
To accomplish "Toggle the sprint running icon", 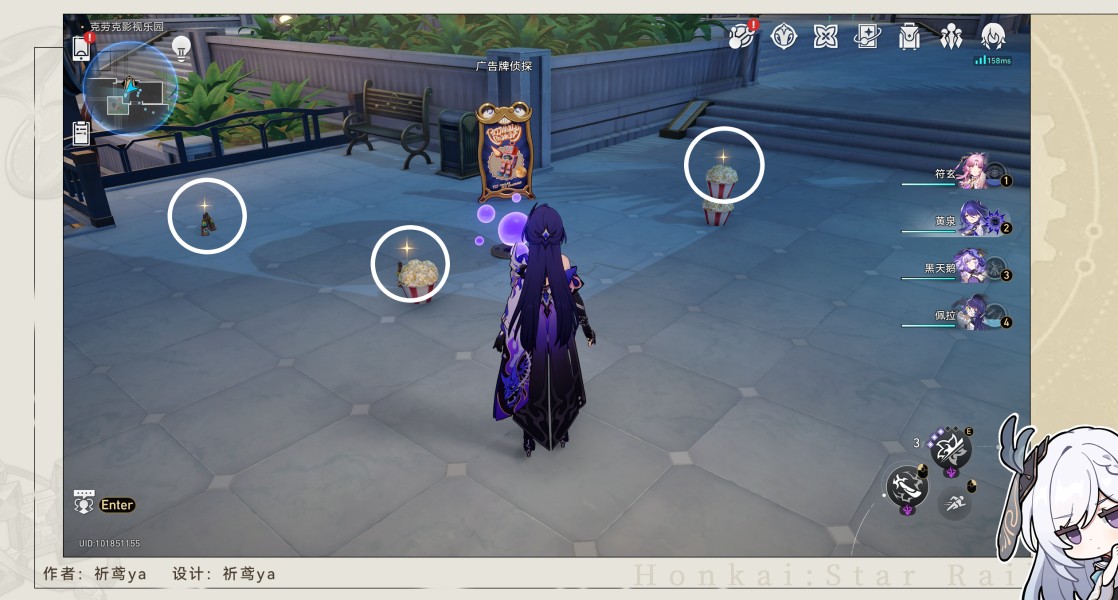I will coord(957,501).
